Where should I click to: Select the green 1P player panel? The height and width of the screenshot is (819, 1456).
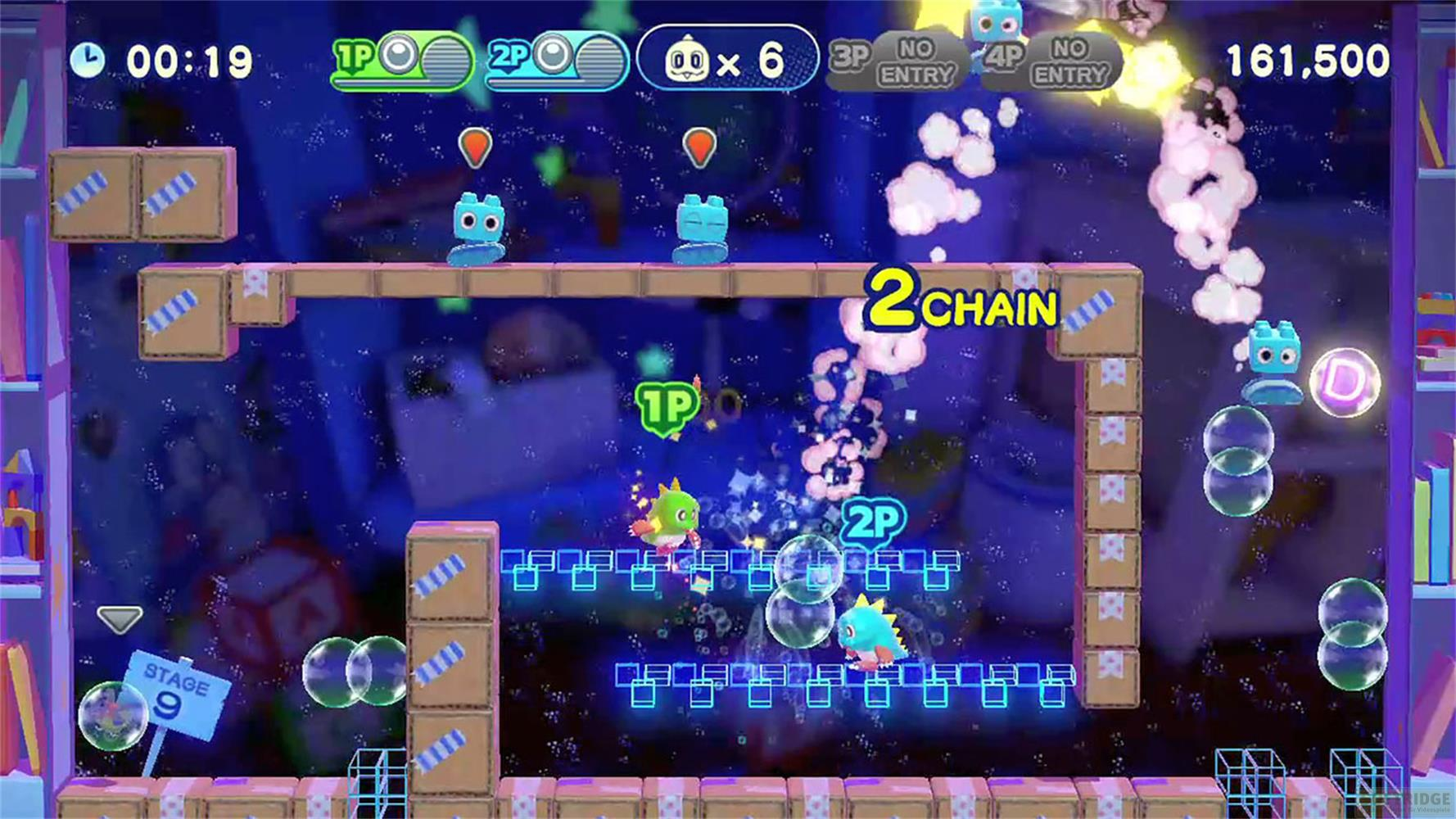(401, 60)
